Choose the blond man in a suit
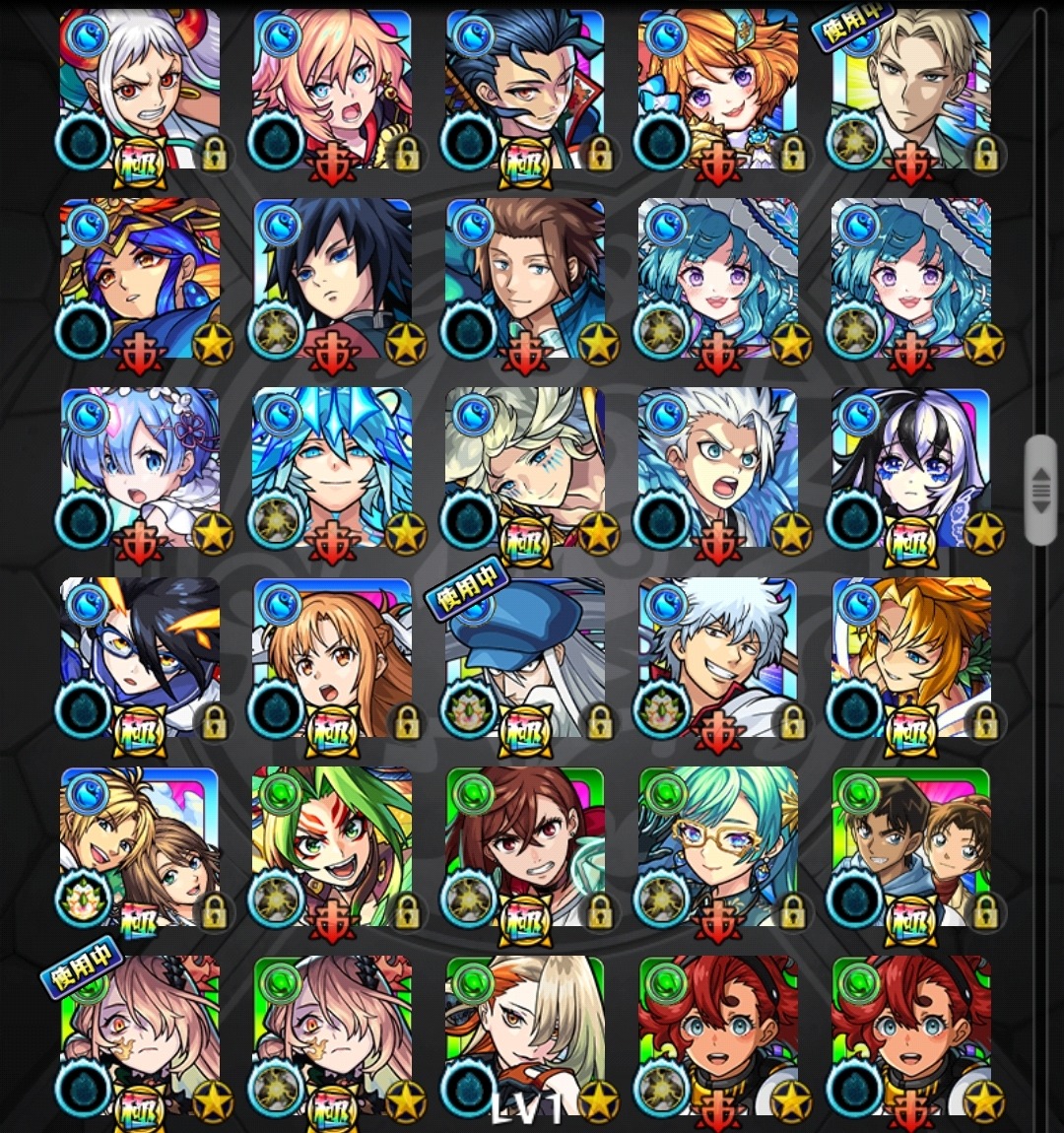This screenshot has width=1064, height=1133. (x=912, y=89)
